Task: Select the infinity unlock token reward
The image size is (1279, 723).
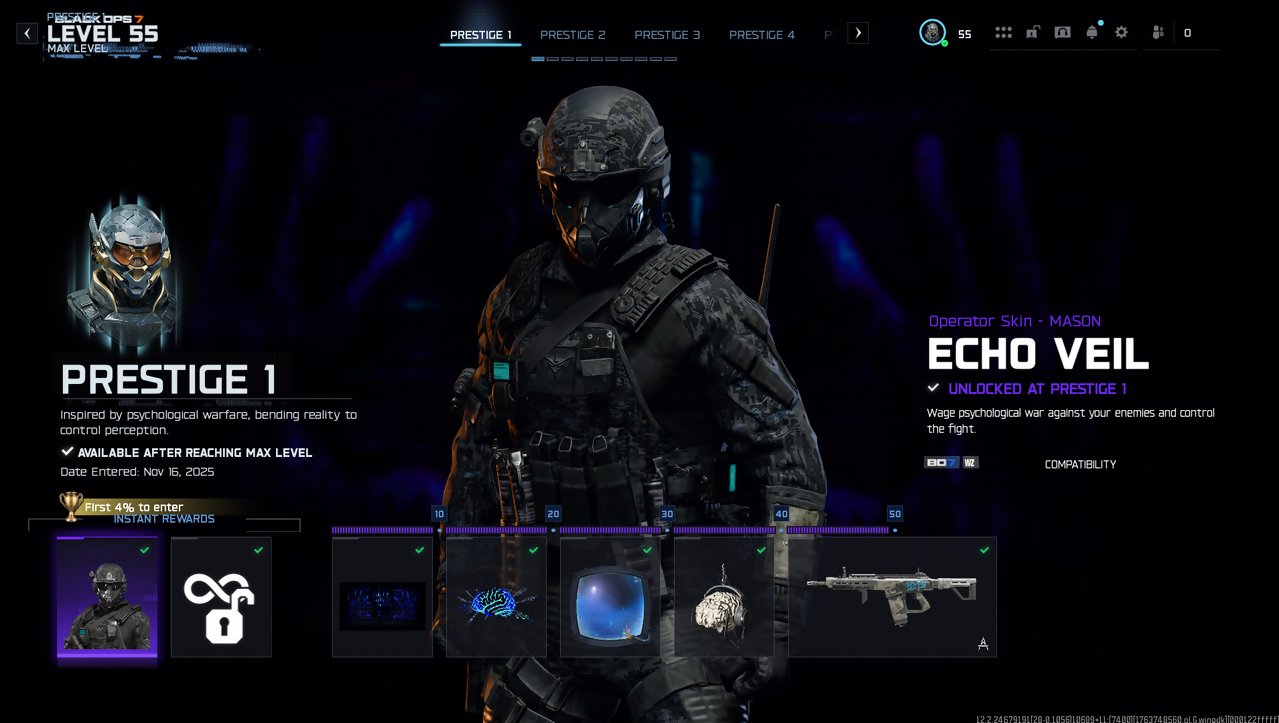Action: [221, 597]
